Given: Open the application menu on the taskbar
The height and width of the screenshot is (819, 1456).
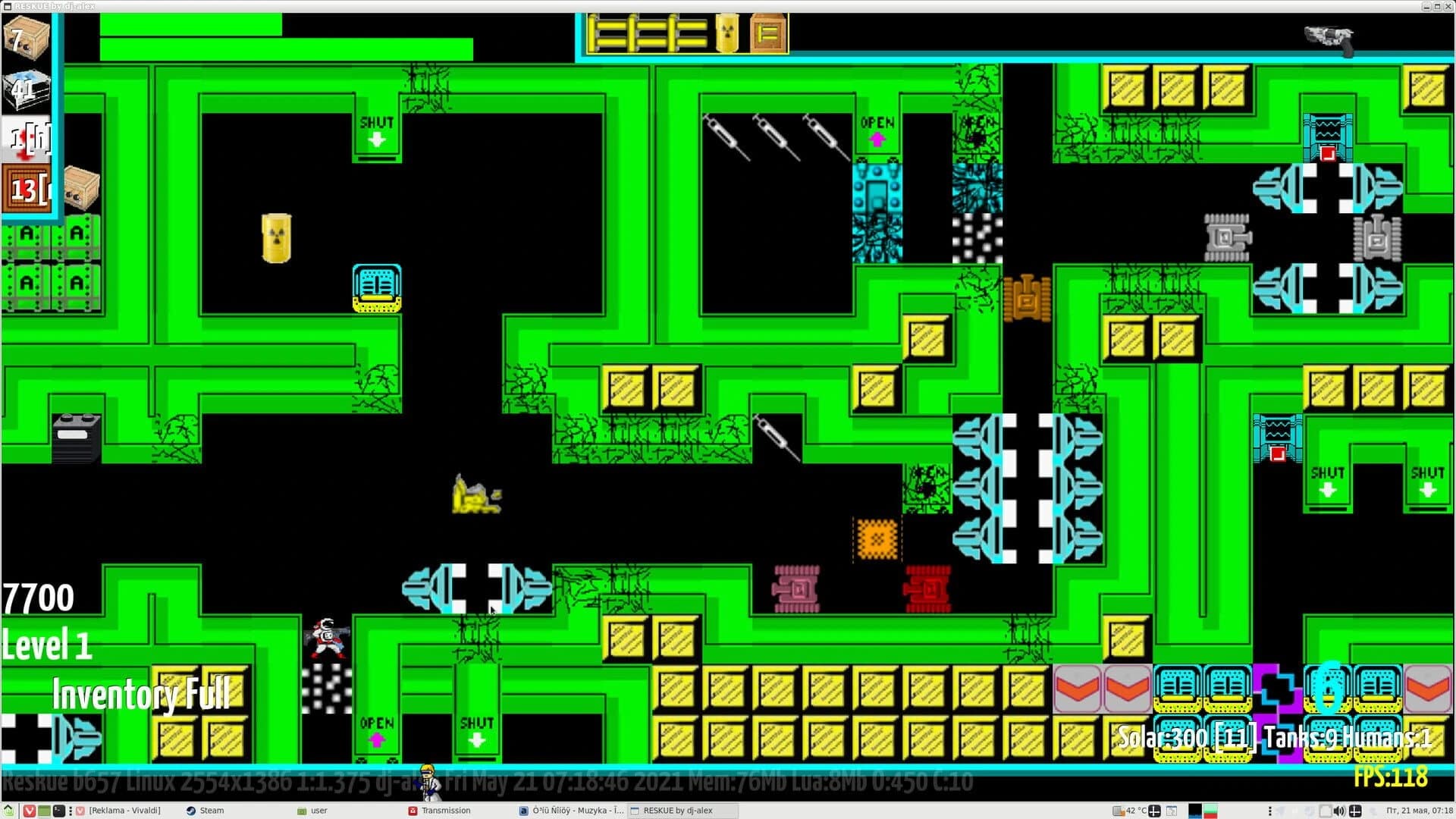Looking at the screenshot, I should point(9,811).
